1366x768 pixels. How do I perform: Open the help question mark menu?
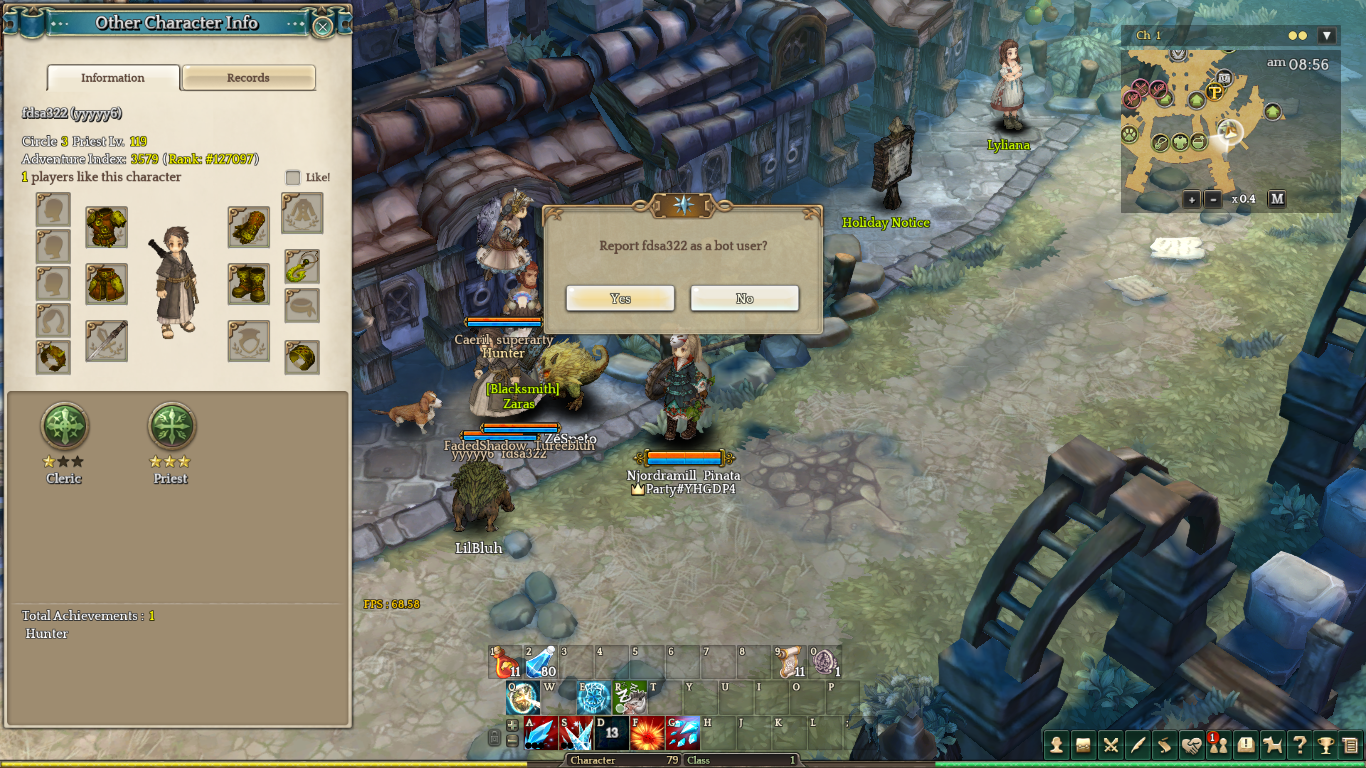click(x=1299, y=744)
